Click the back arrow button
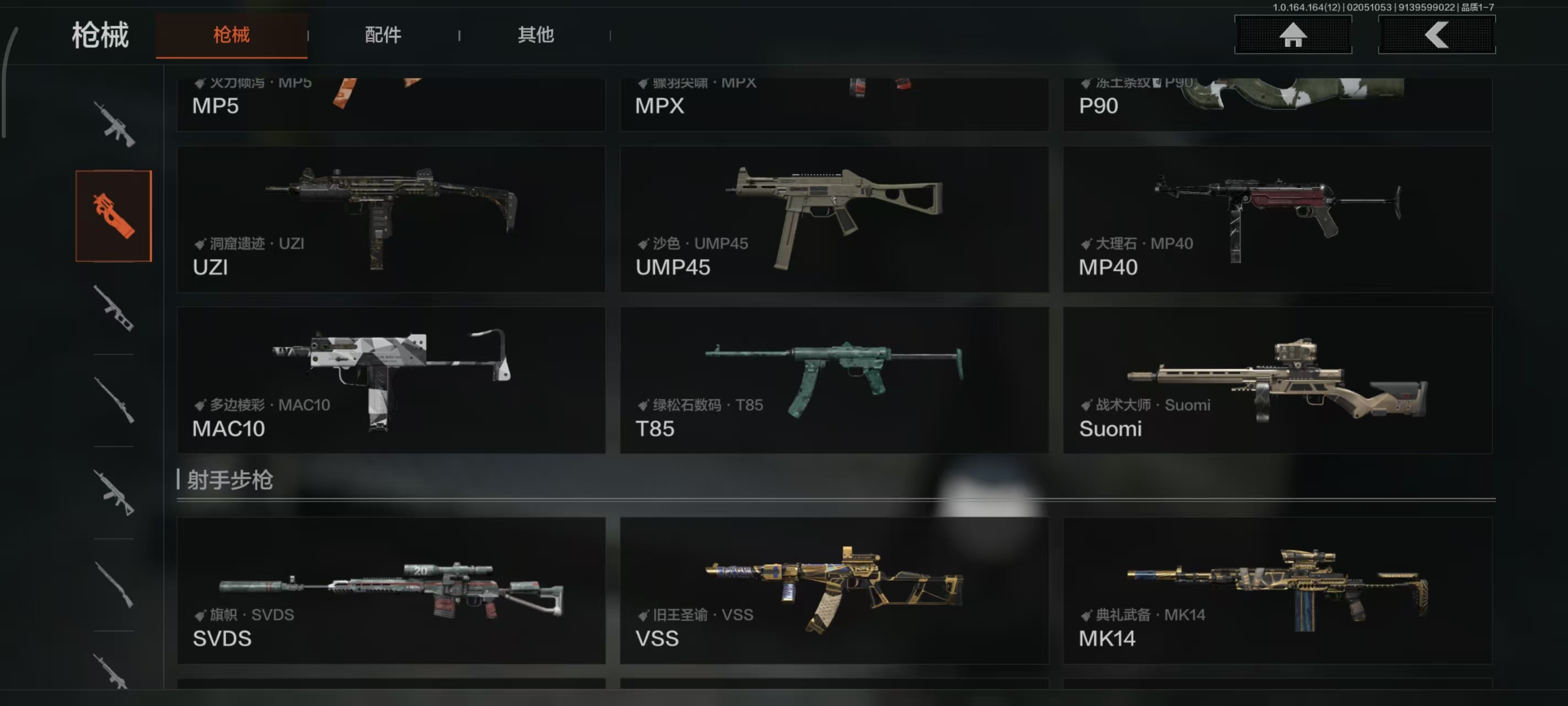1568x706 pixels. point(1436,35)
